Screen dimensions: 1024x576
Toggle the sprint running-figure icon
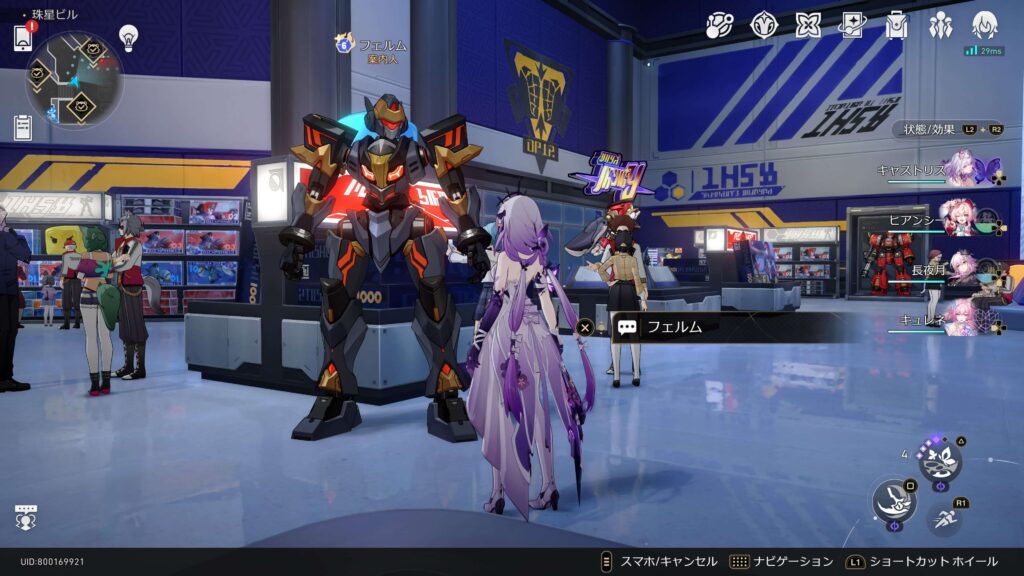tap(944, 519)
